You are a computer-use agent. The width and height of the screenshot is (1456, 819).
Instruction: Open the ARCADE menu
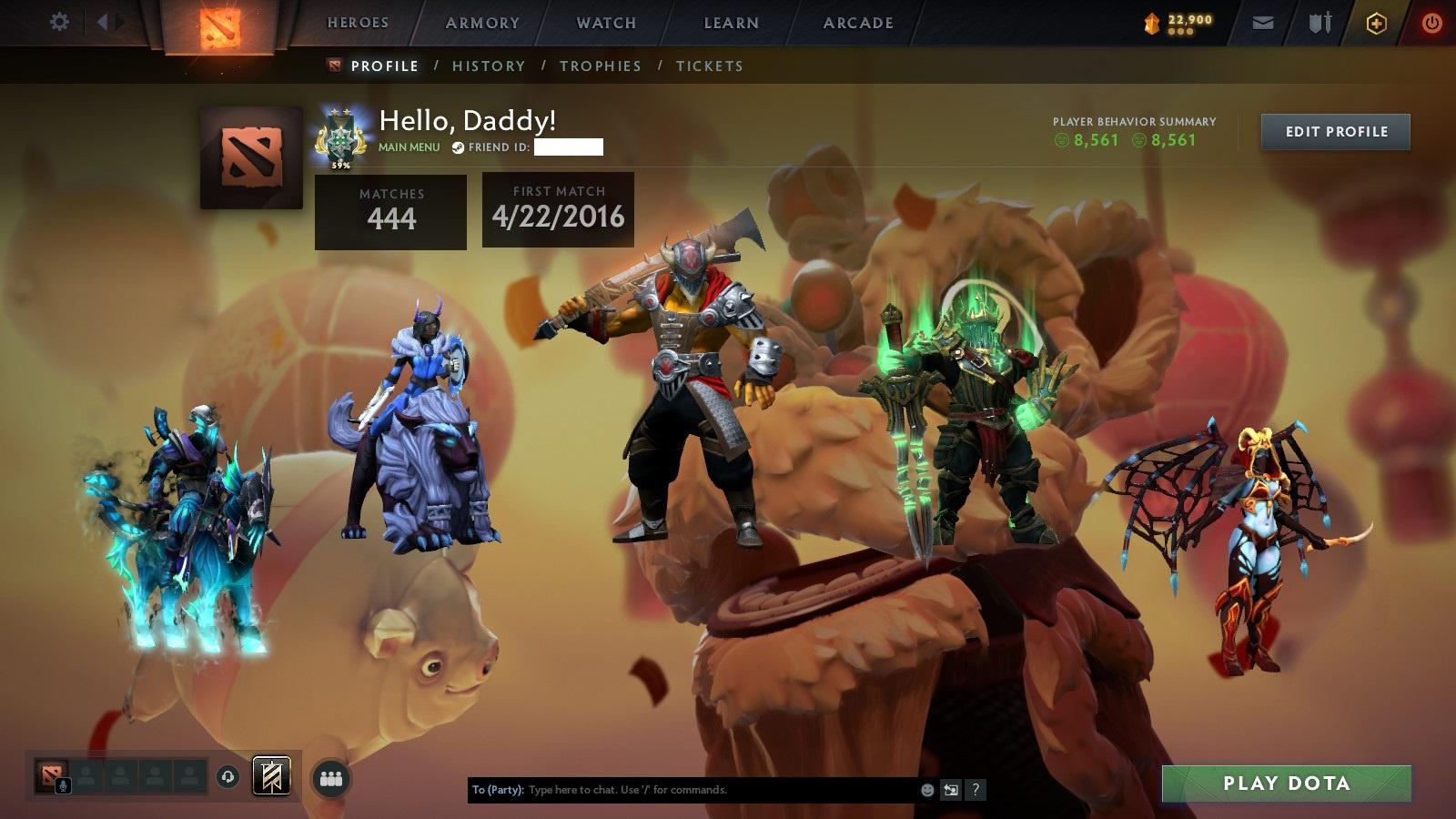tap(856, 23)
